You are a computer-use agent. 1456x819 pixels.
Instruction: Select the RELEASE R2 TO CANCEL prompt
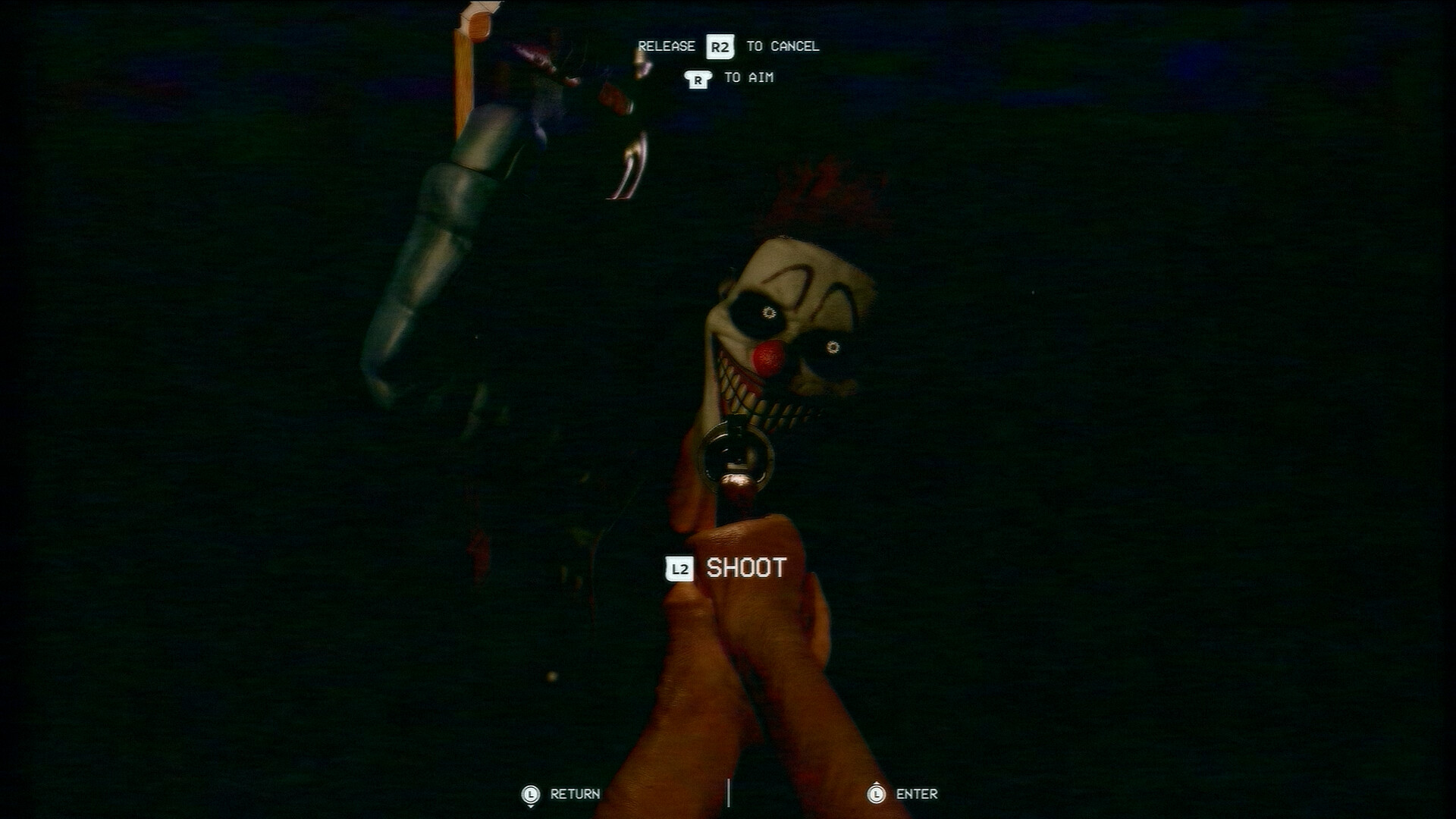pyautogui.click(x=728, y=45)
